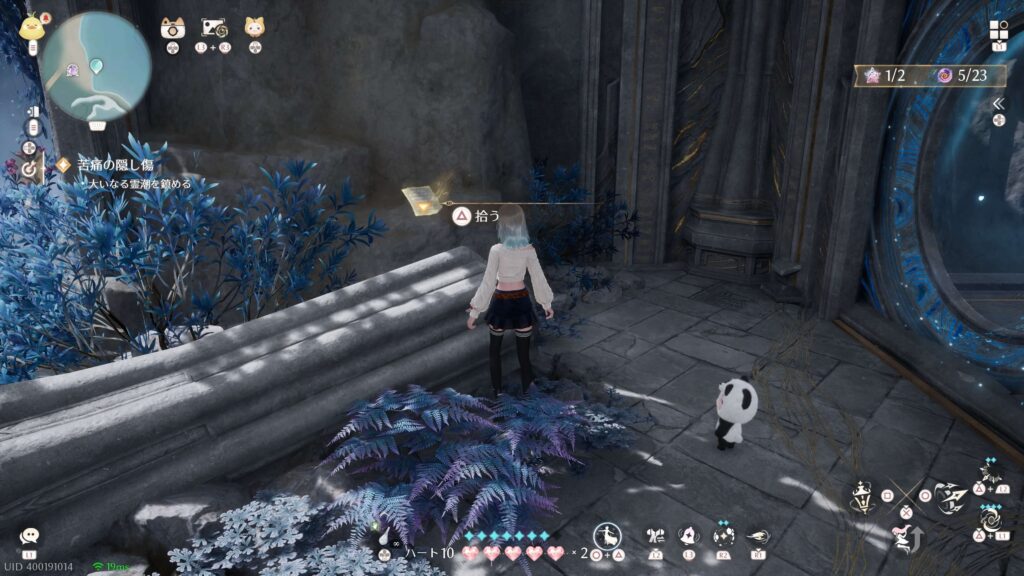1024x576 pixels.
Task: Open the yellow chick Pear-Pal menu icon
Action: click(31, 25)
